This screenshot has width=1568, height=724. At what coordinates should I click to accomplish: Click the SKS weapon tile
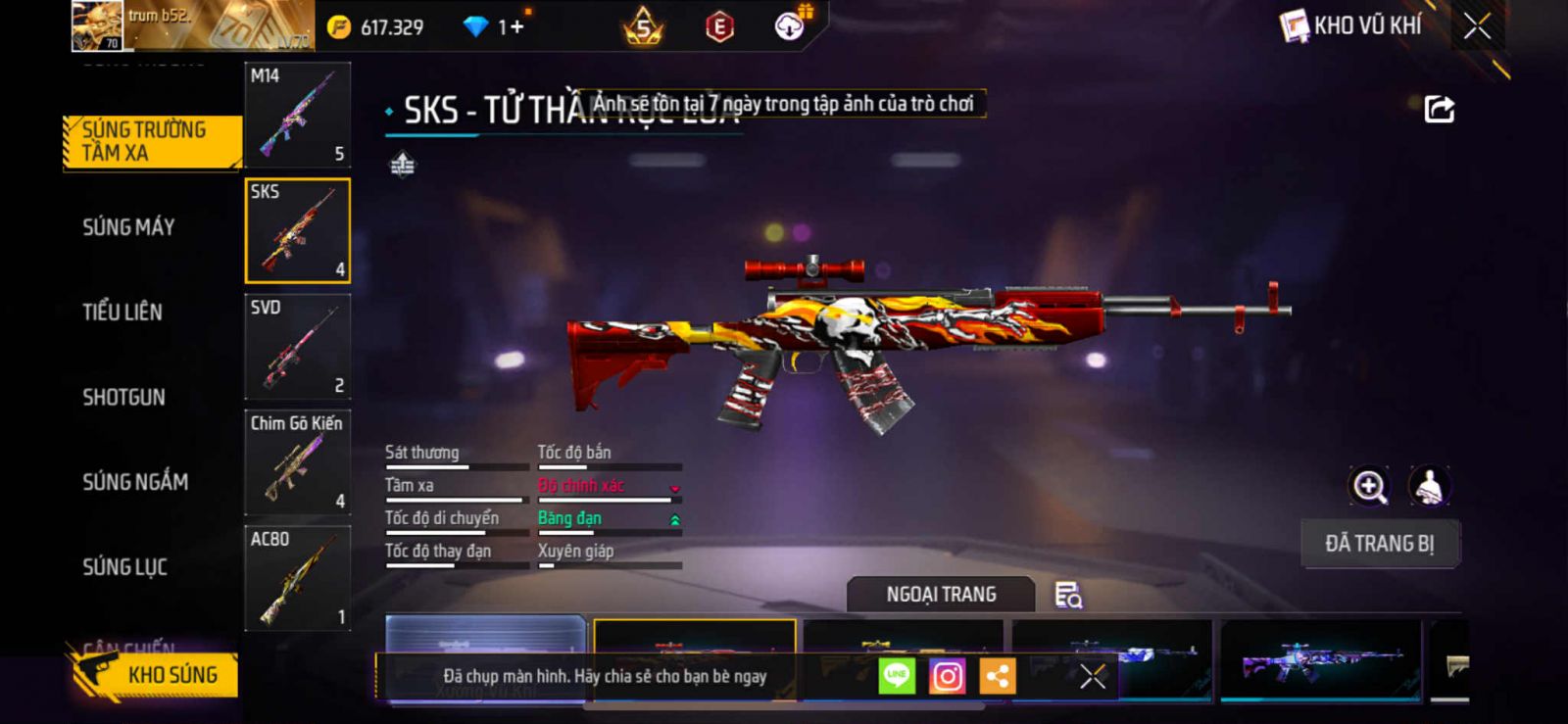[x=297, y=230]
